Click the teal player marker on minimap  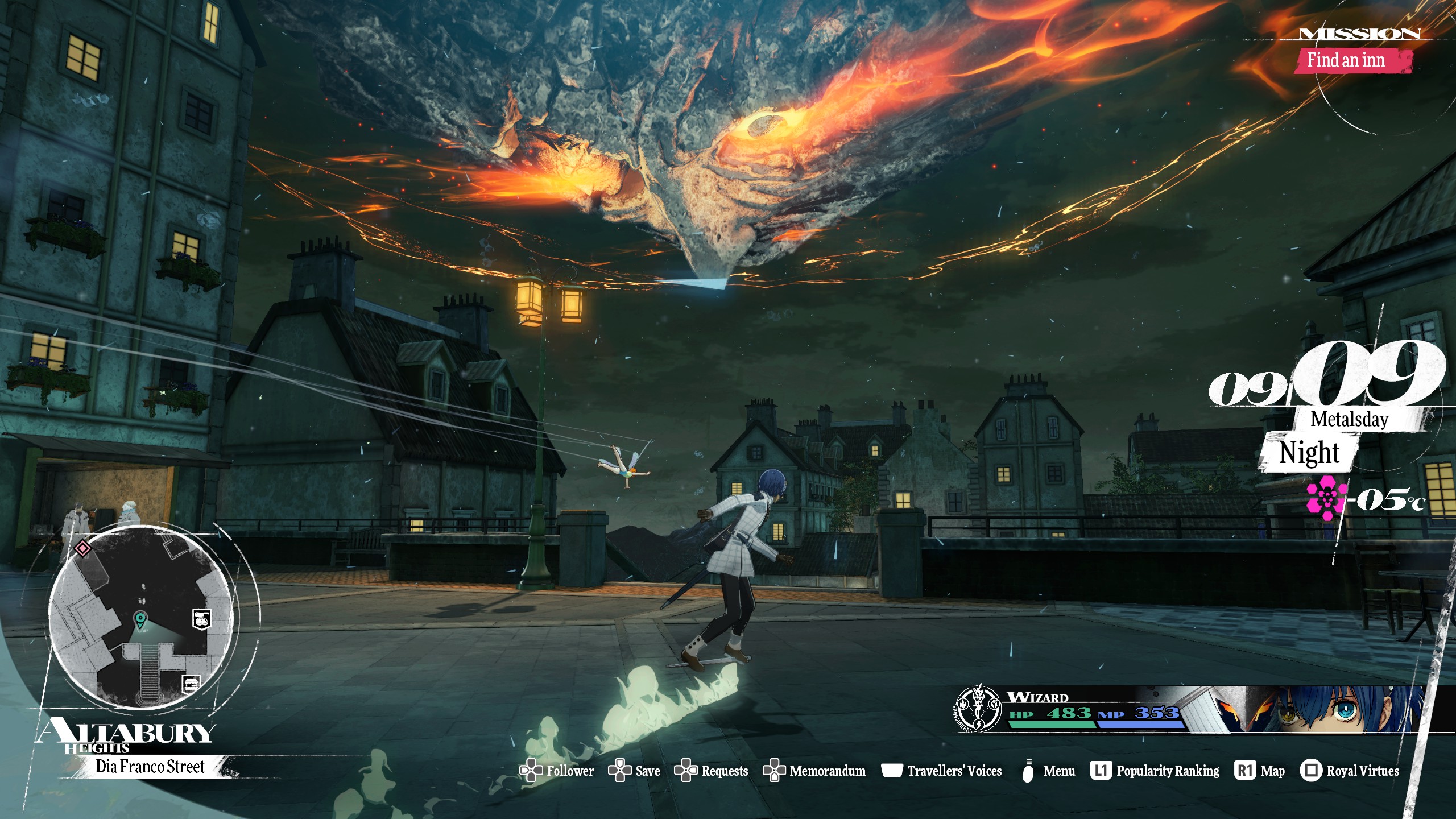pos(139,619)
